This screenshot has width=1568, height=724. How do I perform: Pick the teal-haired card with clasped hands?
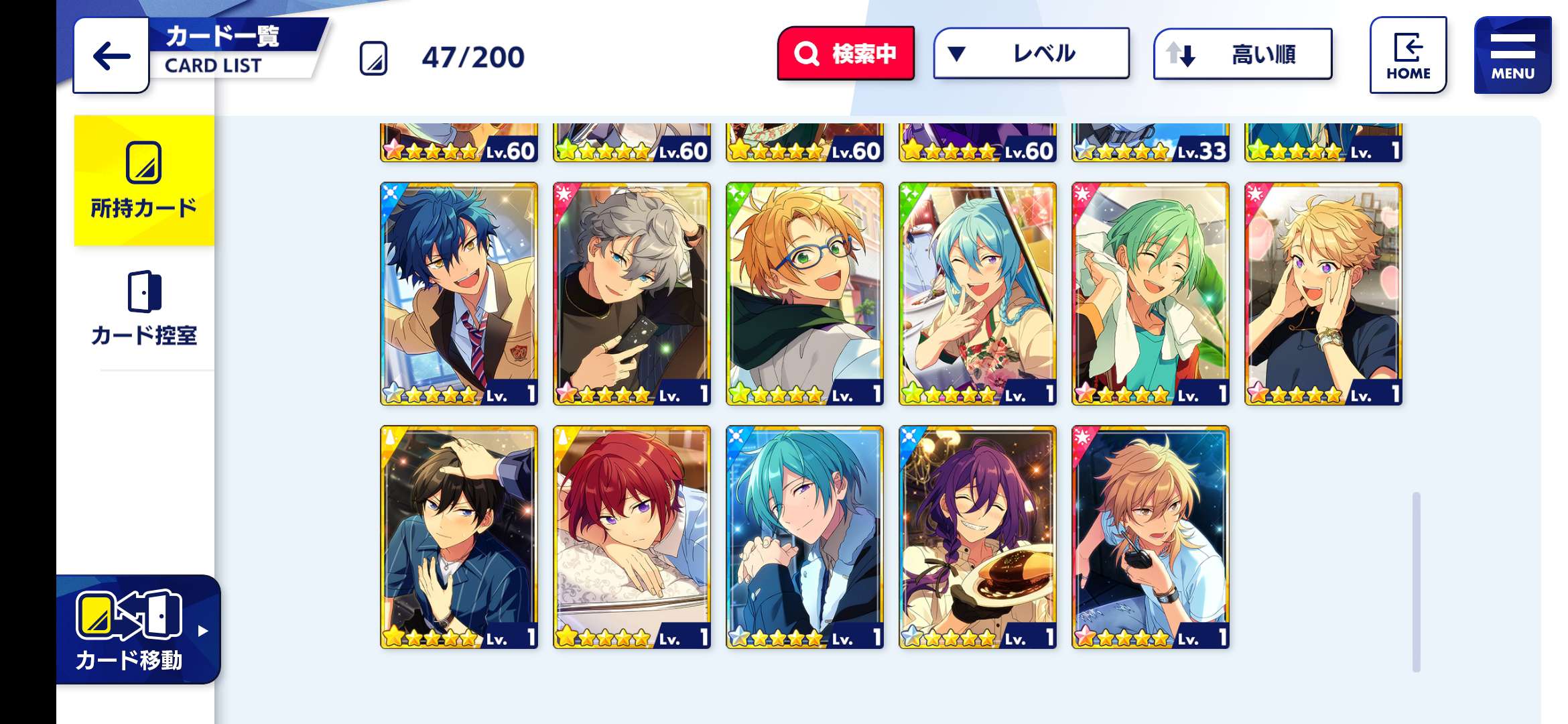coord(805,537)
